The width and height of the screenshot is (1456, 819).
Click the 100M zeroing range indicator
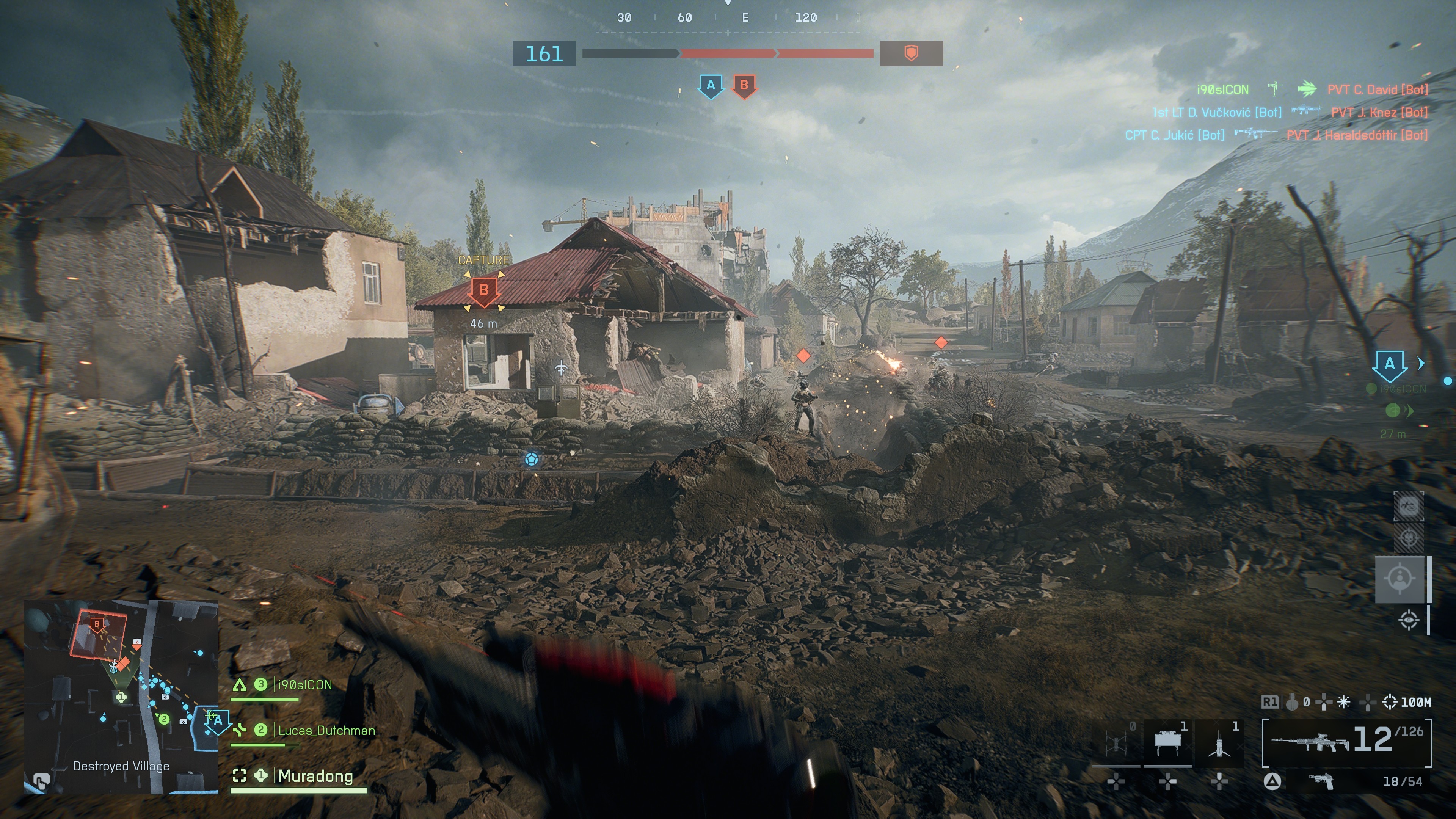[x=1407, y=702]
